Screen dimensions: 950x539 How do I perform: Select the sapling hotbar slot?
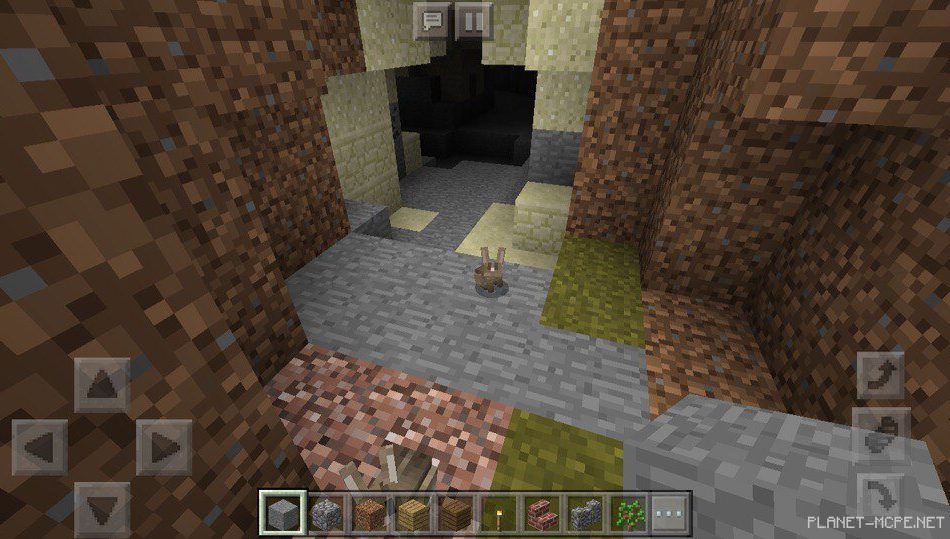coord(627,514)
